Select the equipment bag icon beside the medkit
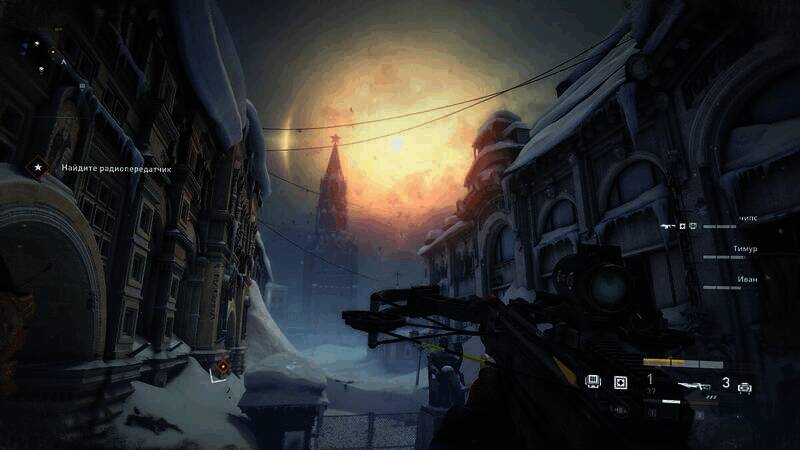This screenshot has width=800, height=450. coord(593,383)
